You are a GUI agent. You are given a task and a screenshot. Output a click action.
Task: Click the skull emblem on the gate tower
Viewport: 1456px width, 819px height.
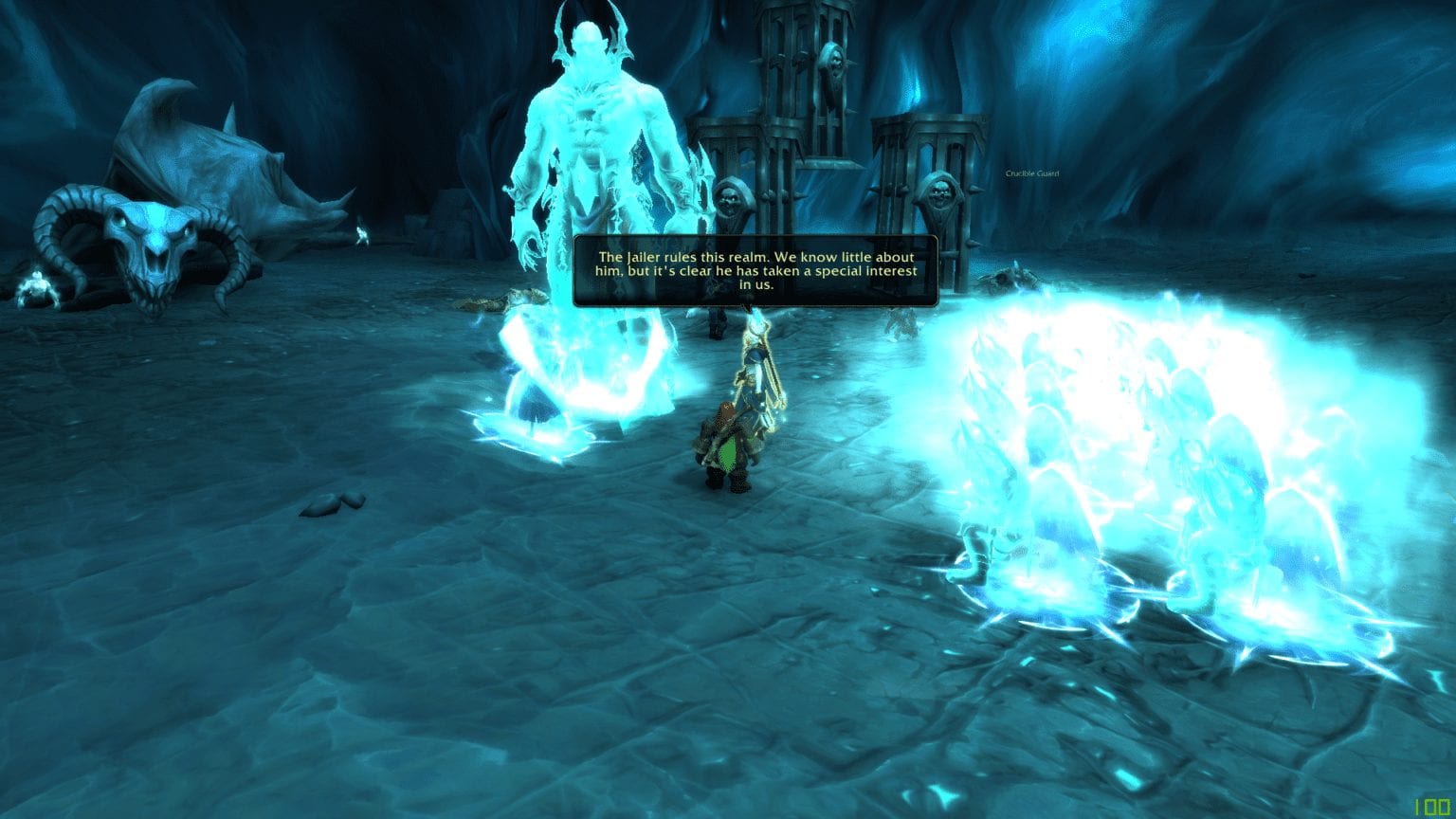(x=831, y=64)
